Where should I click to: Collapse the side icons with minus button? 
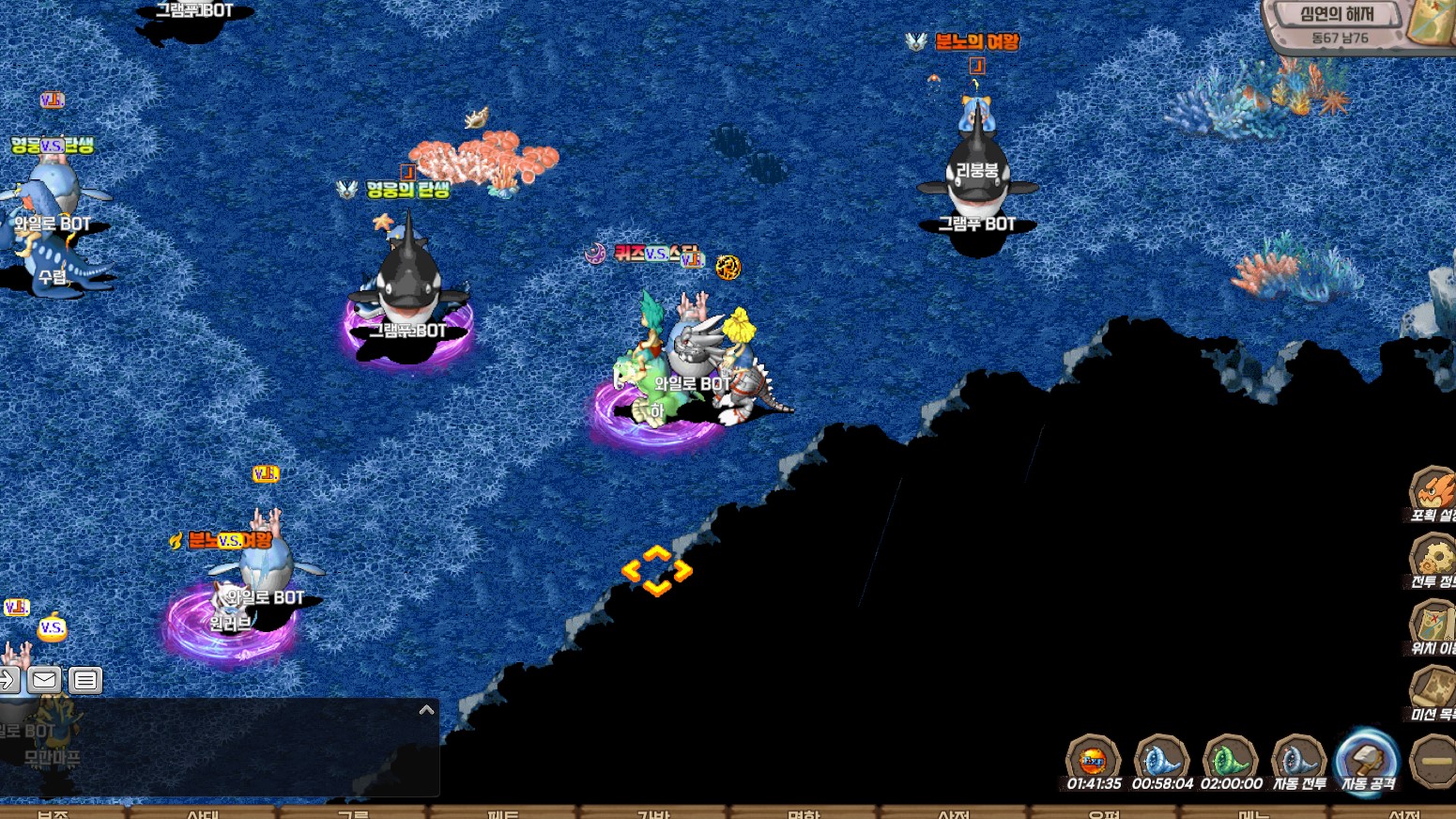point(1434,761)
